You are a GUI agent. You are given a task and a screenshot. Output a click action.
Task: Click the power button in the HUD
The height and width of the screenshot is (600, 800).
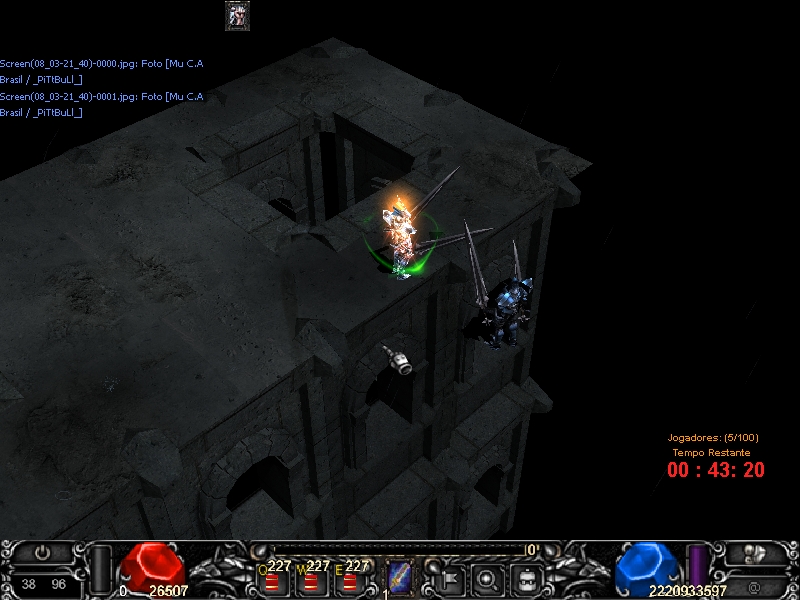pos(42,551)
